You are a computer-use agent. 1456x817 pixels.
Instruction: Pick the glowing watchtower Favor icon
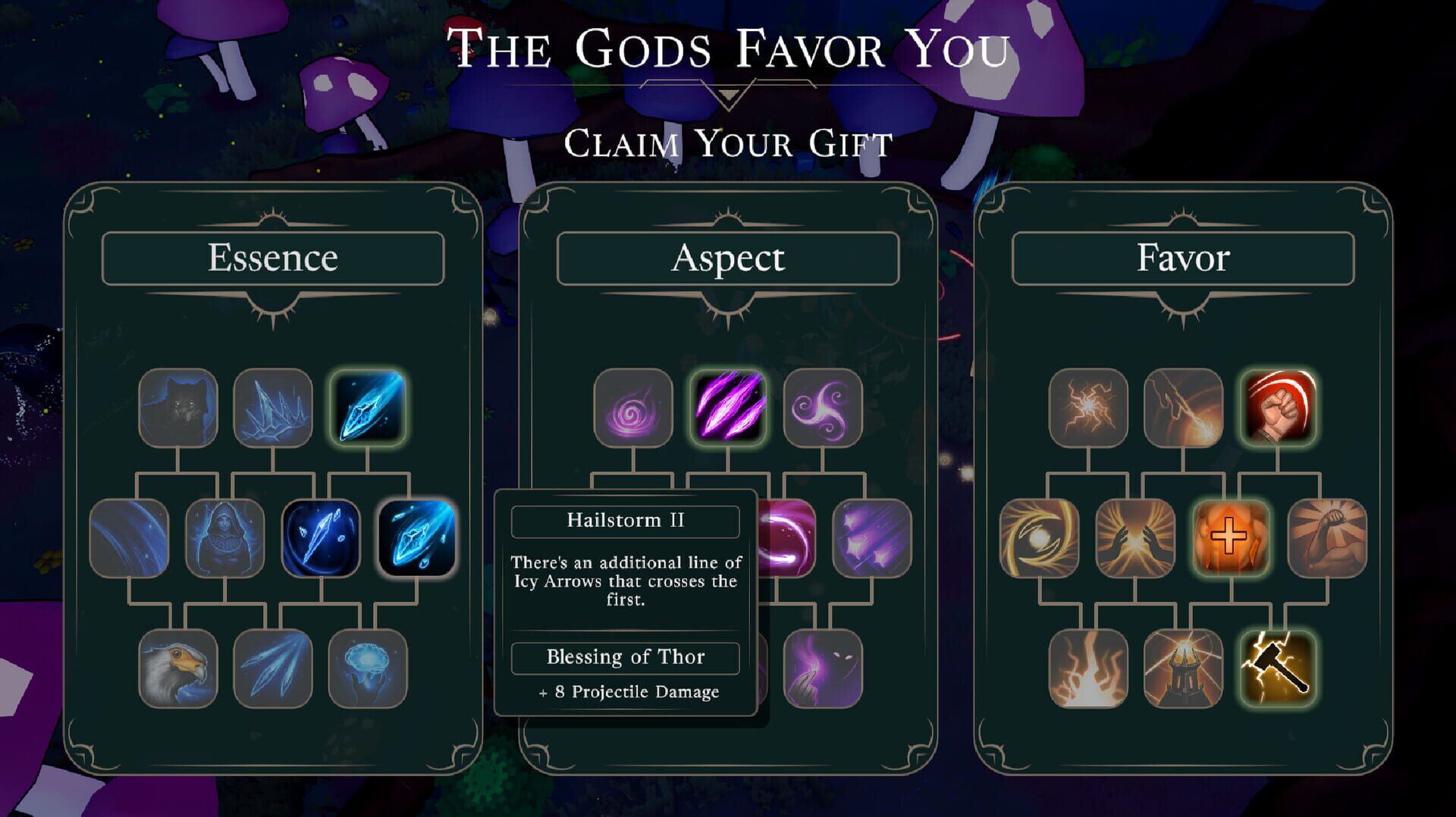tap(1183, 670)
